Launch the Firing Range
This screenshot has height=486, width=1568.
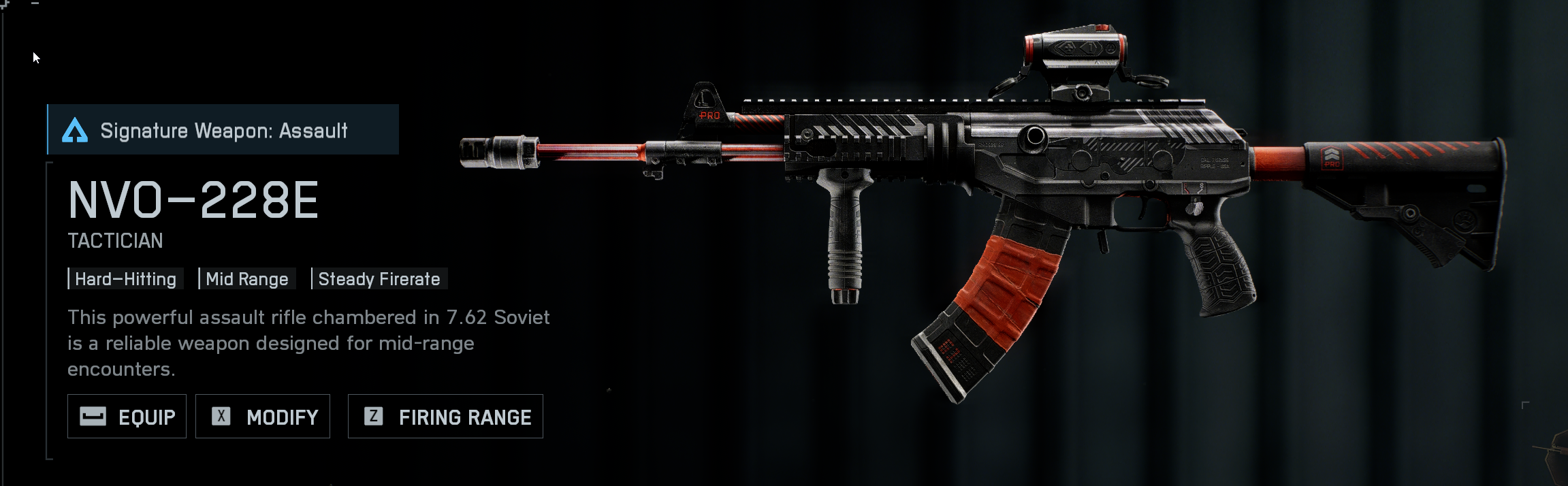(x=445, y=417)
